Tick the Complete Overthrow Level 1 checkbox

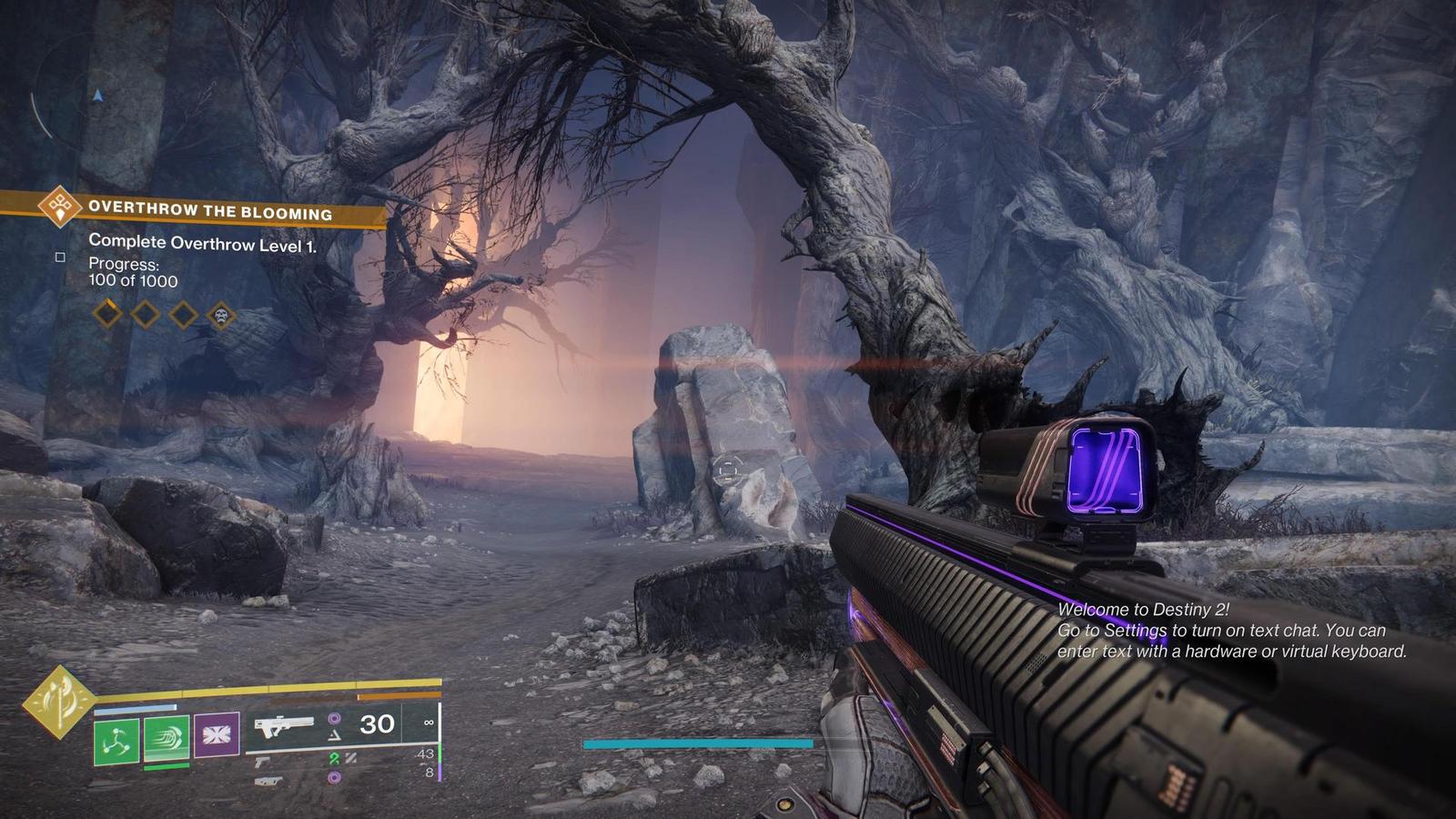[61, 258]
